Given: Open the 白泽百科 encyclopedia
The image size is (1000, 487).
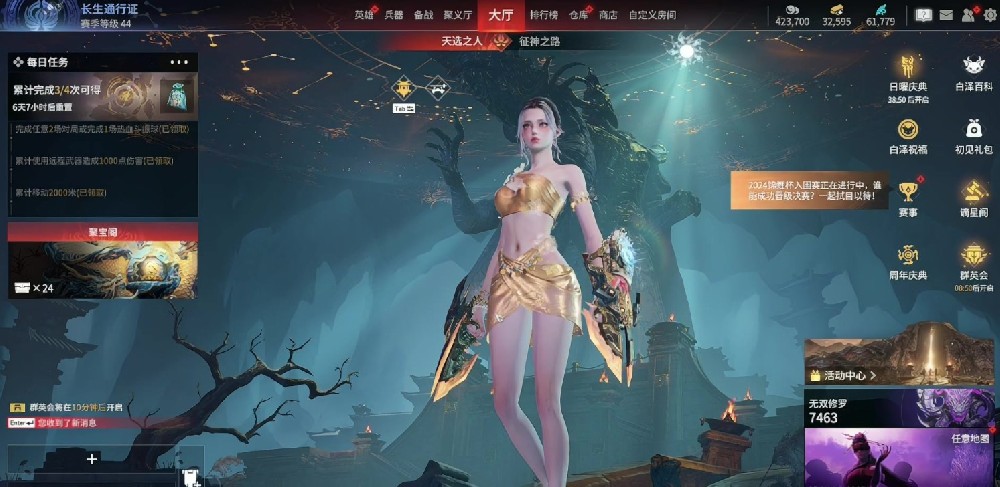Looking at the screenshot, I should (x=973, y=70).
